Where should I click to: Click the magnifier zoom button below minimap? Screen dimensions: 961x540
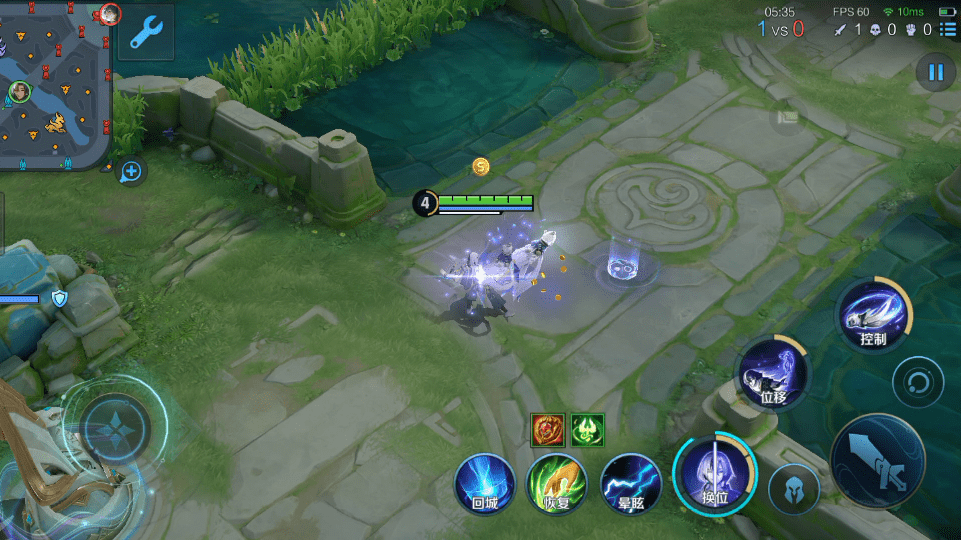131,171
